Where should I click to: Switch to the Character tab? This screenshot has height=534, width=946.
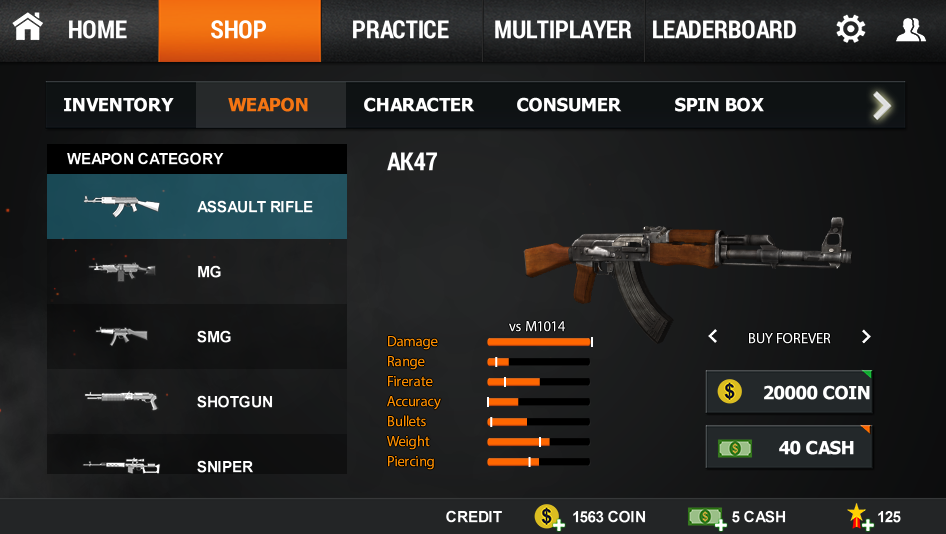tap(418, 105)
